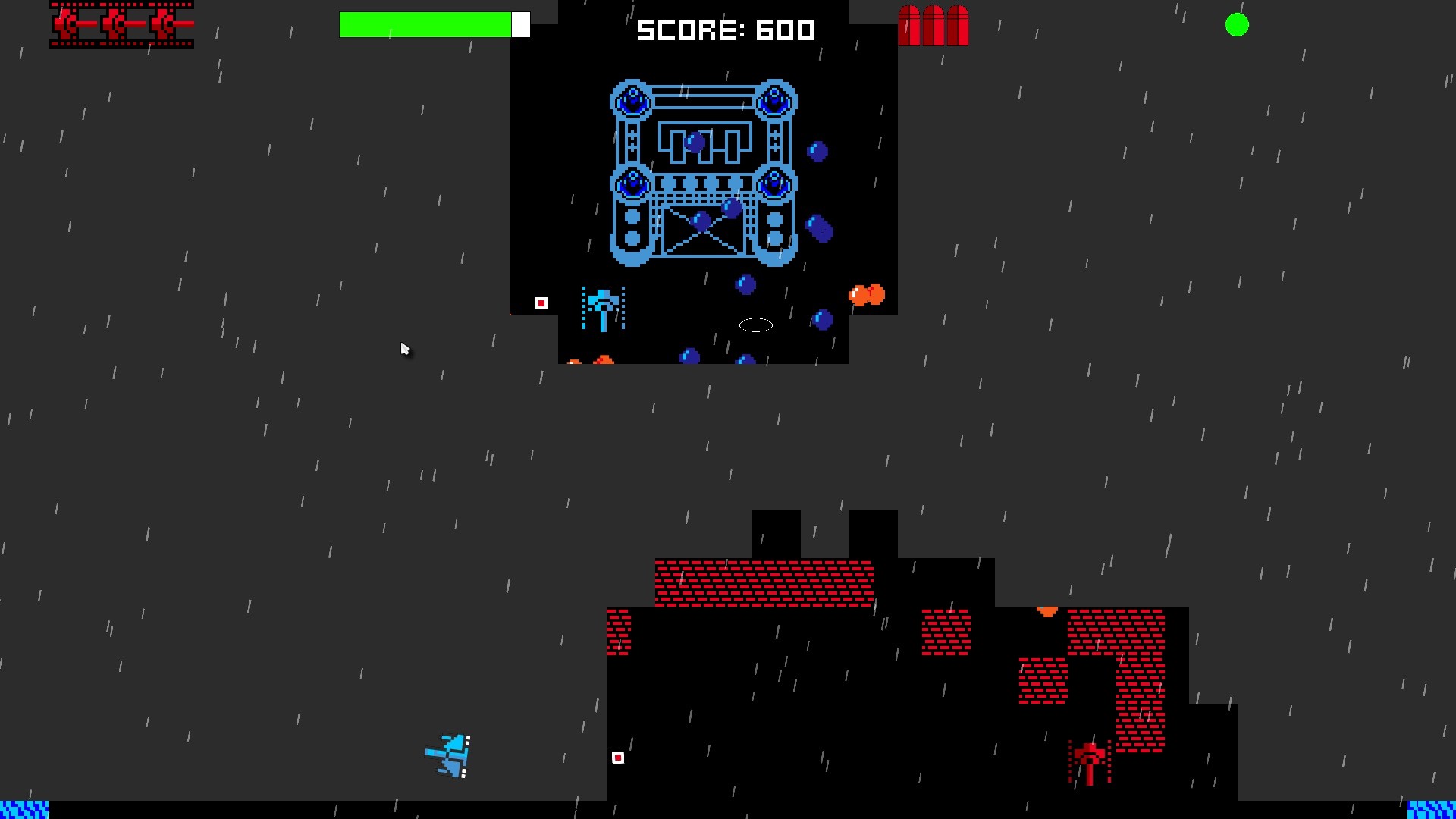Image resolution: width=1456 pixels, height=819 pixels.
Task: Click the rightmost red bullet ammo icon
Action: tap(958, 25)
